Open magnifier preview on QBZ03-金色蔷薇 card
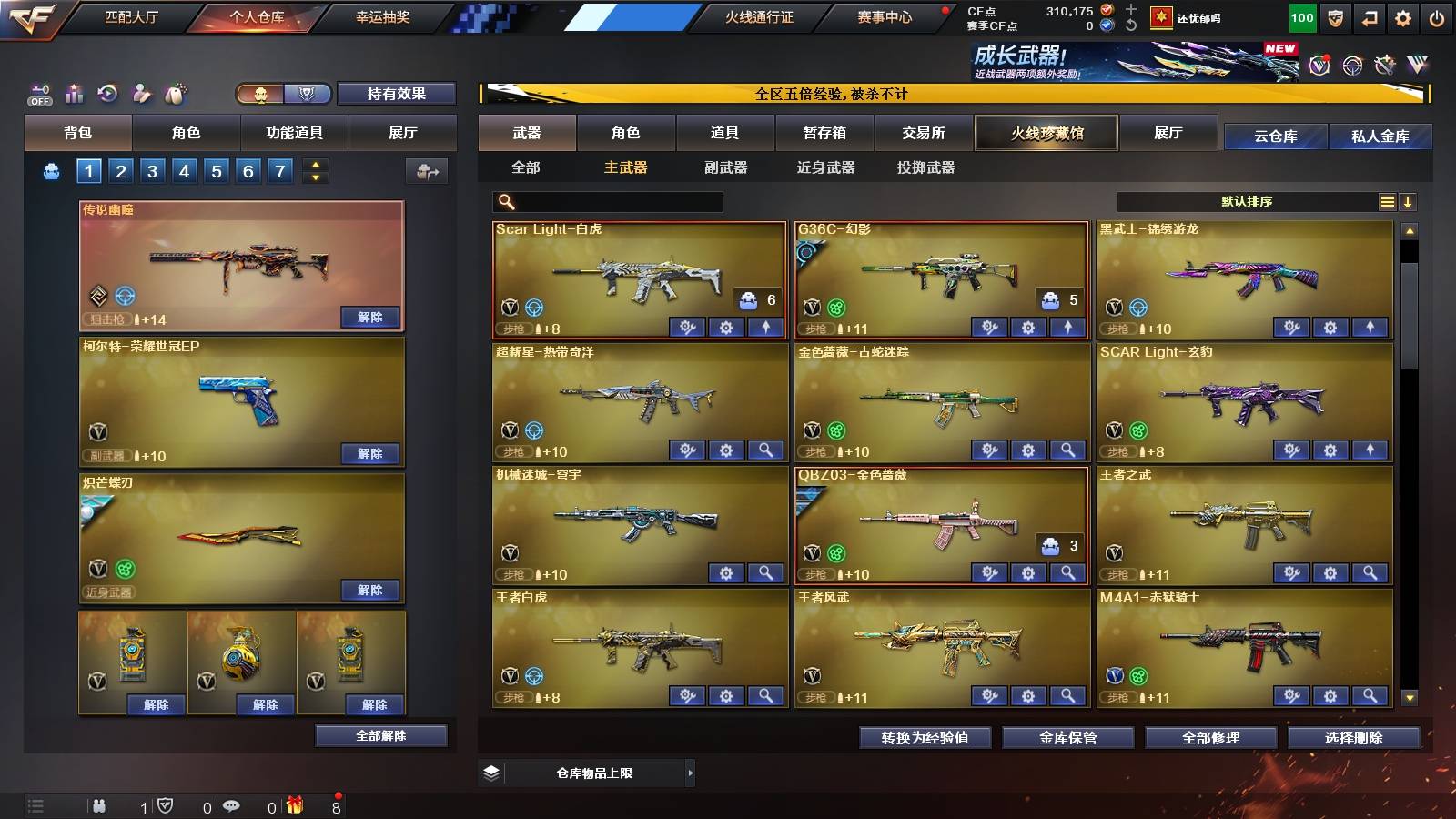Image resolution: width=1456 pixels, height=819 pixels. [1066, 572]
